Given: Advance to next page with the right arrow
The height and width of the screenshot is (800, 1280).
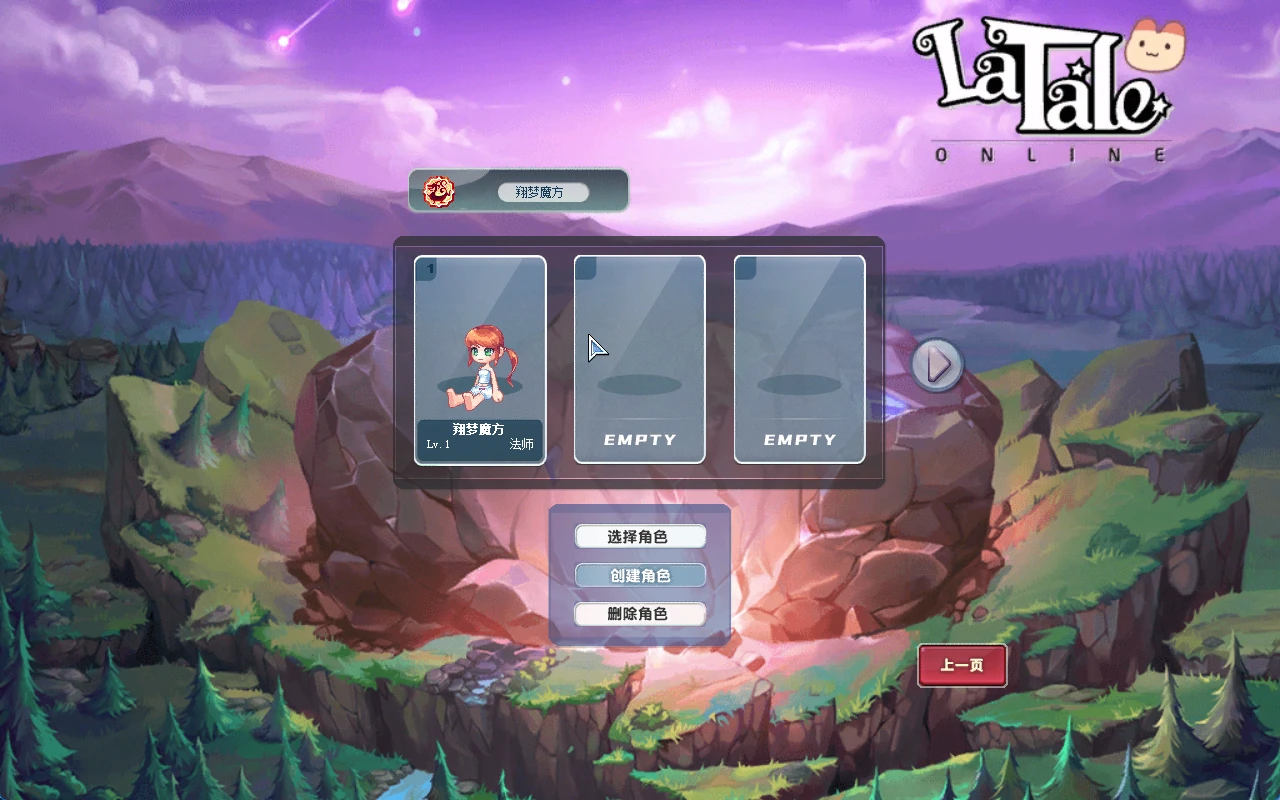Looking at the screenshot, I should click(x=936, y=364).
